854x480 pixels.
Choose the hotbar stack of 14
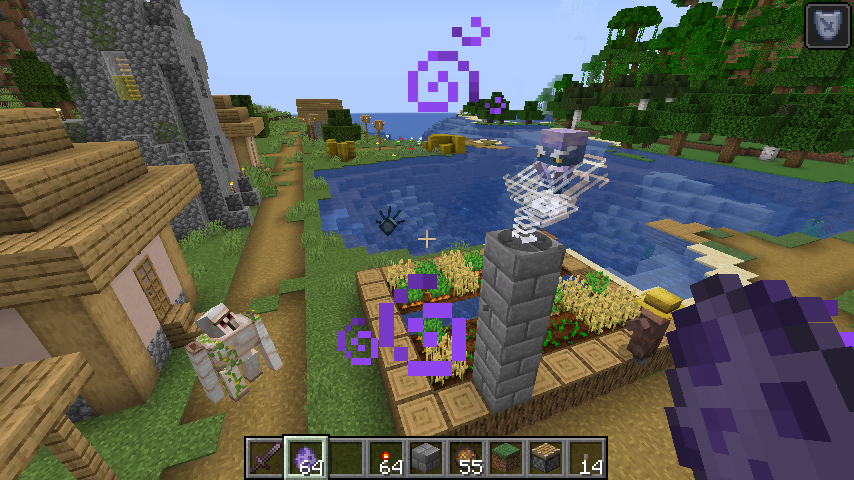[586, 458]
